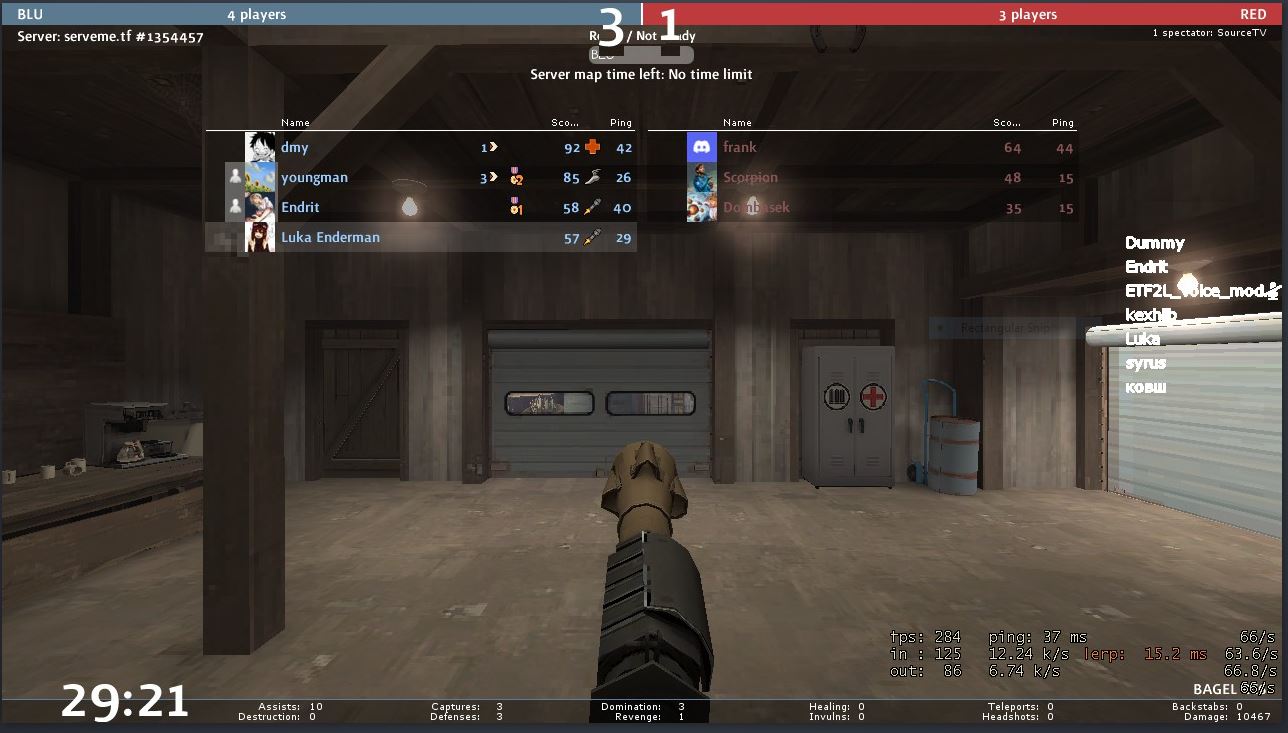1288x733 pixels.
Task: Click Endrit's scoreboard row
Action: tap(300, 208)
